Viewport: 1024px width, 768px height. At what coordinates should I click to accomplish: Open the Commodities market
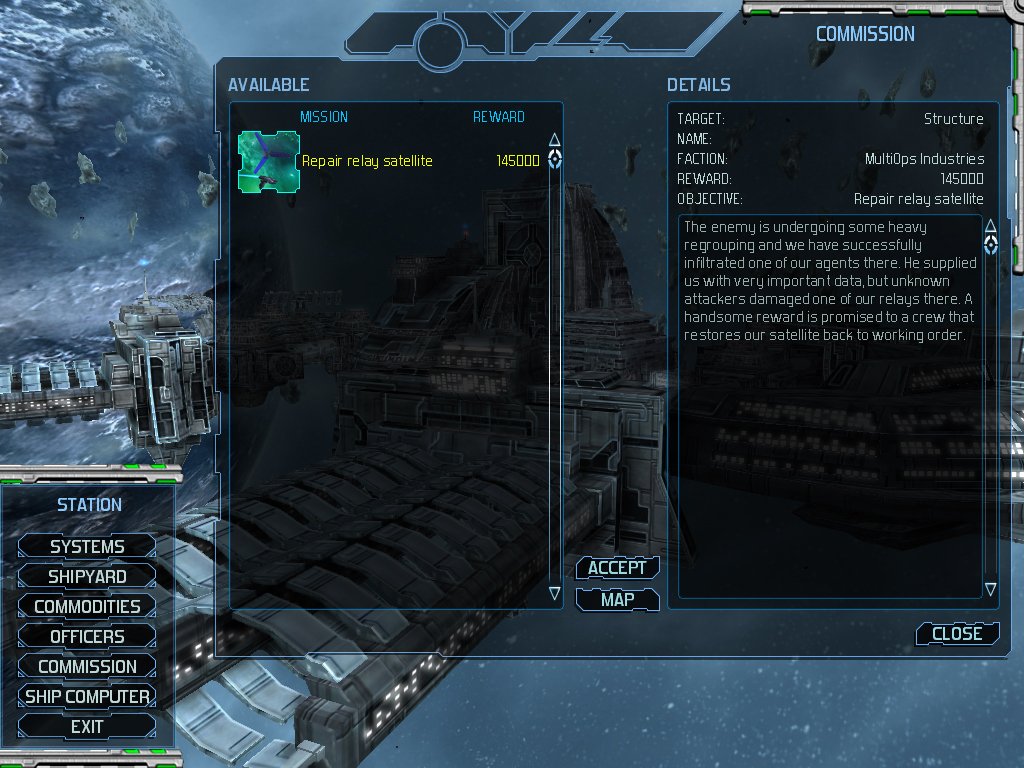87,606
